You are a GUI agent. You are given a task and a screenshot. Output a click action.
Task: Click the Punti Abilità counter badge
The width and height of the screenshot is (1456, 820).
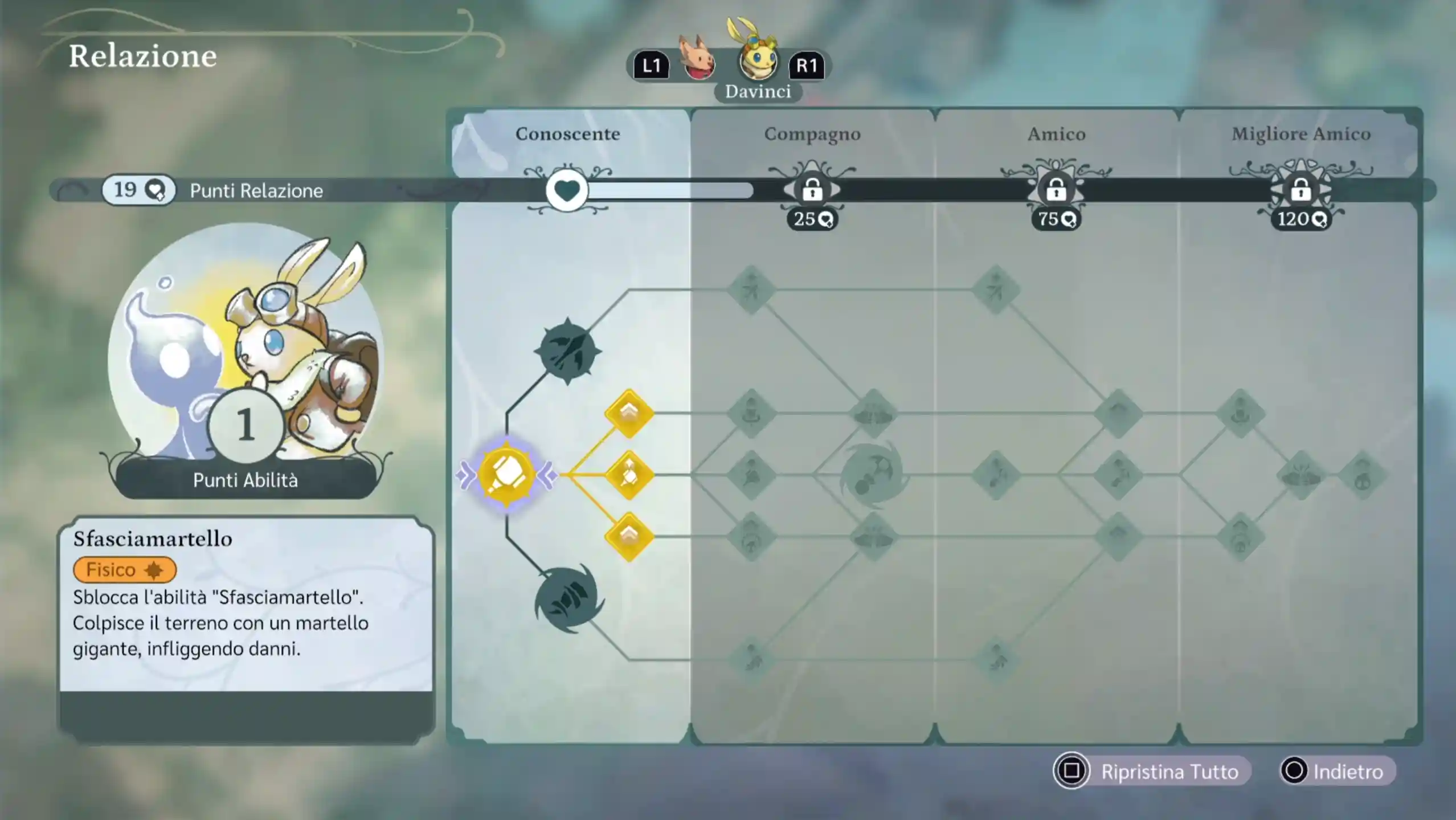[246, 425]
